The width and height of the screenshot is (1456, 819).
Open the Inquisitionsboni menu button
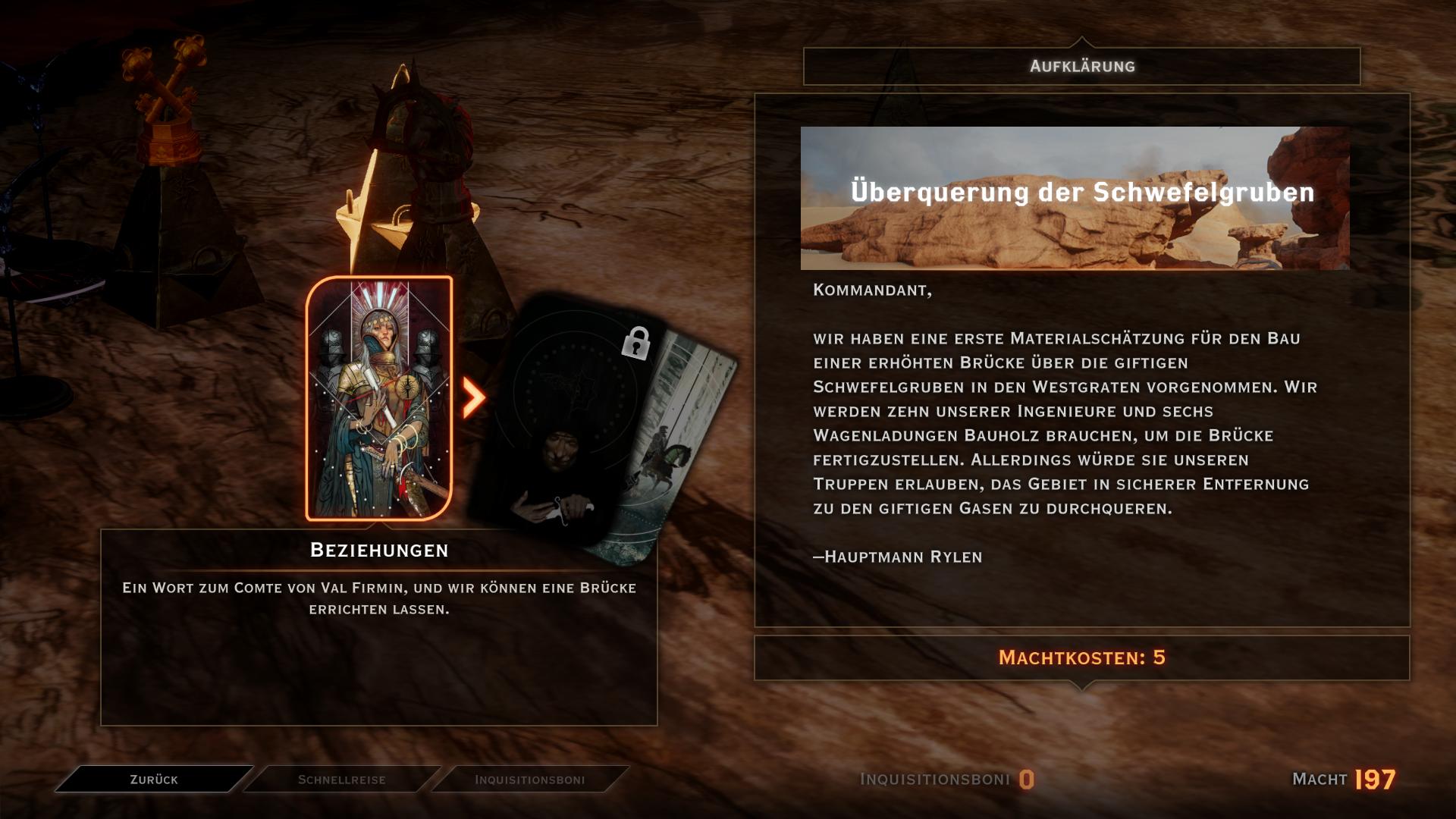tap(529, 779)
